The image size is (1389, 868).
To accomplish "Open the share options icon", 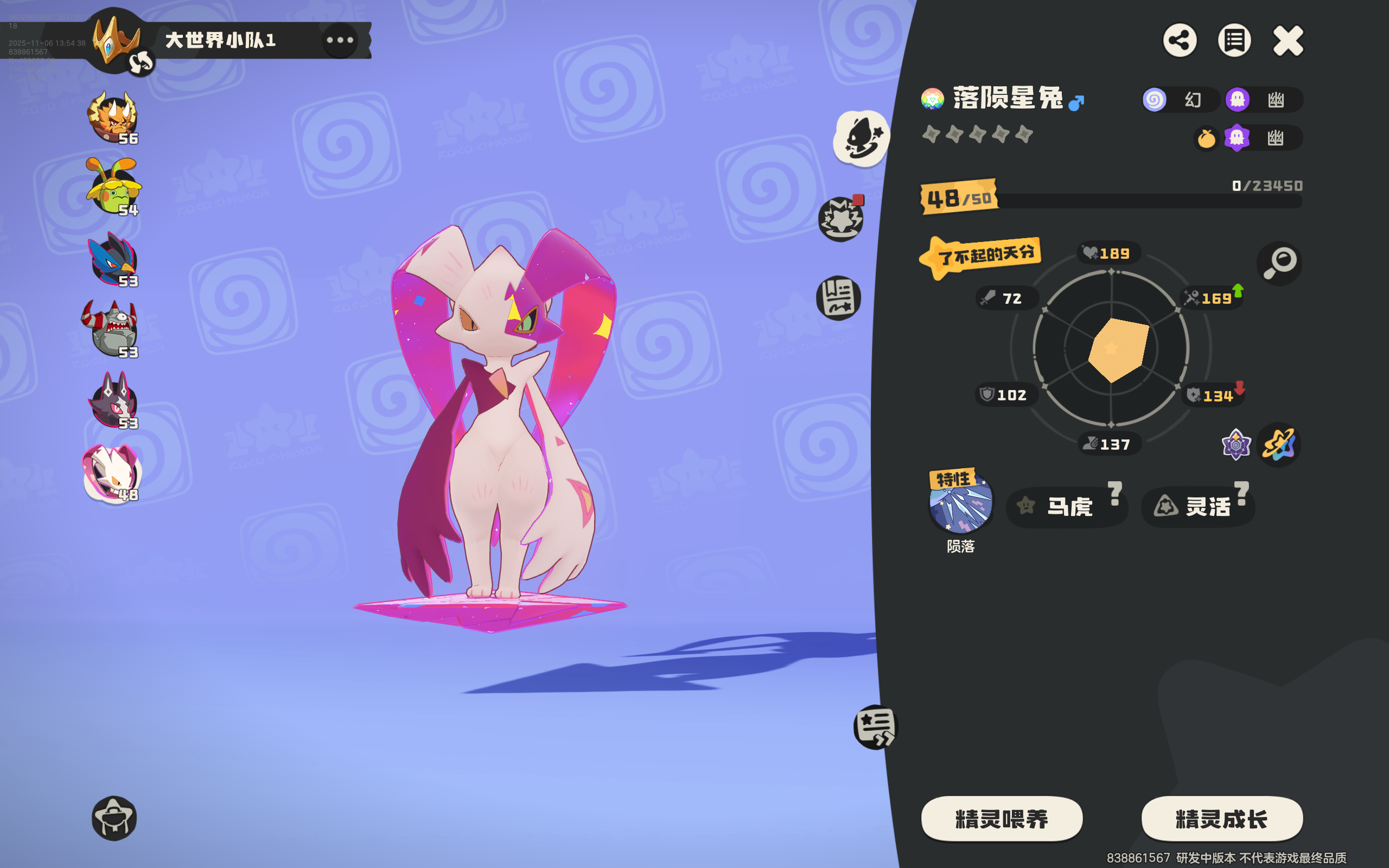I will pos(1180,40).
